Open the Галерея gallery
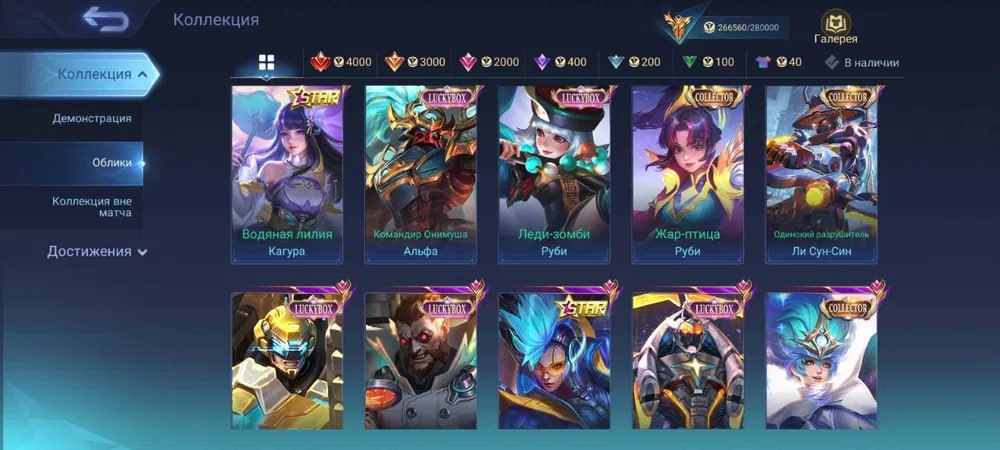The image size is (1000, 450). point(835,28)
